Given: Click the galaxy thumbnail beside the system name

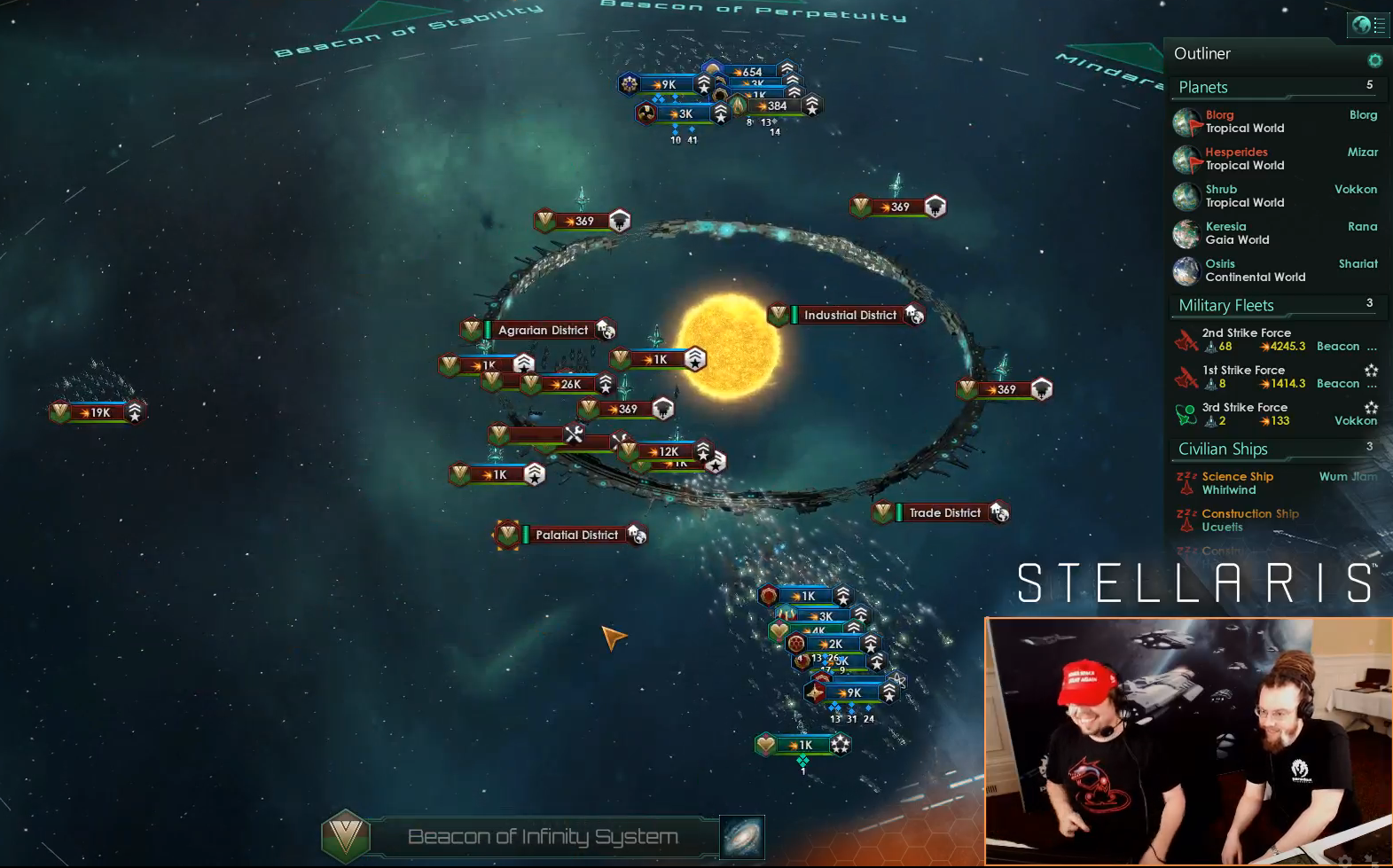Looking at the screenshot, I should [x=743, y=834].
